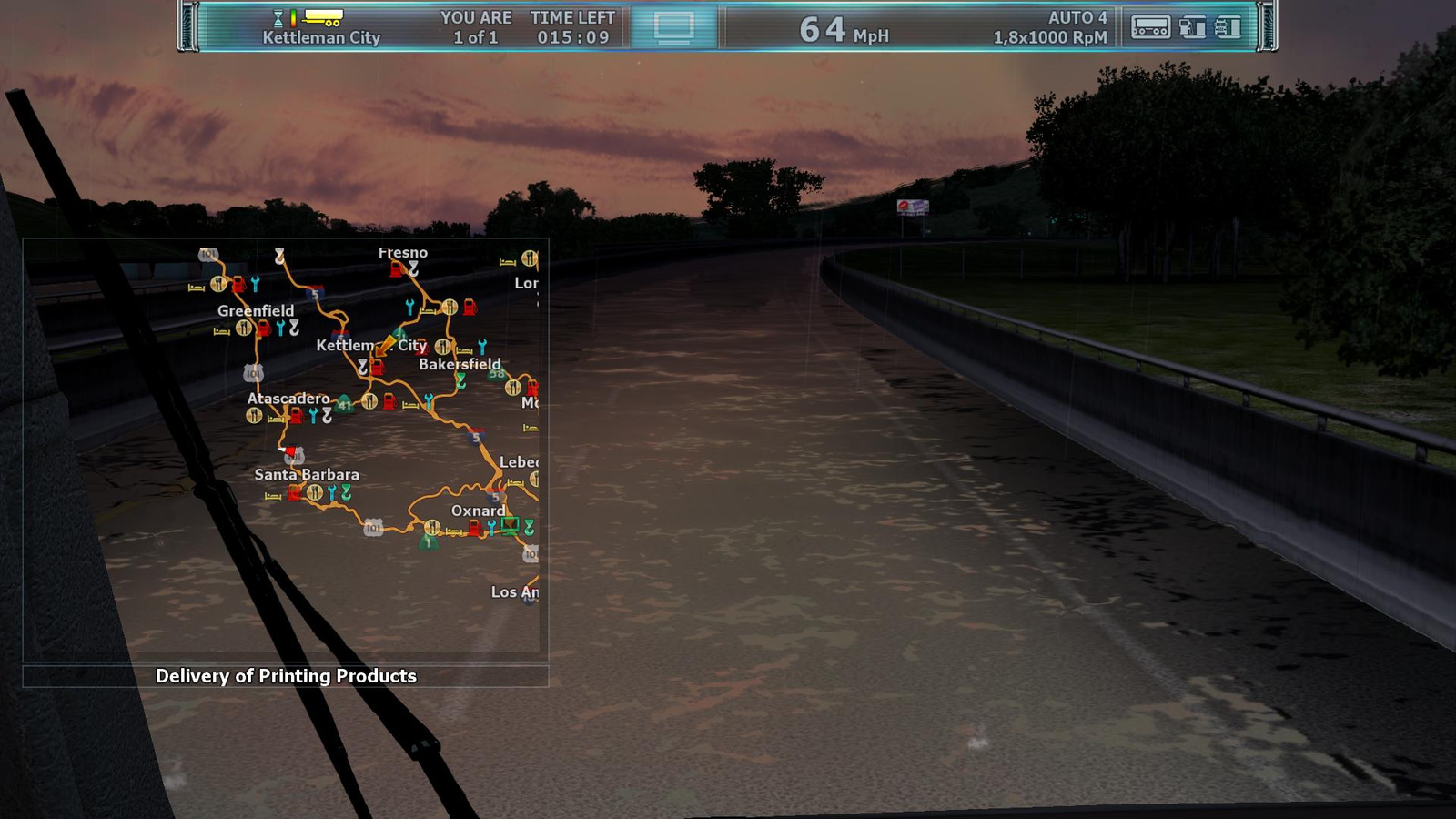Choose Atascadero on the route map
The width and height of the screenshot is (1456, 819).
tap(288, 399)
